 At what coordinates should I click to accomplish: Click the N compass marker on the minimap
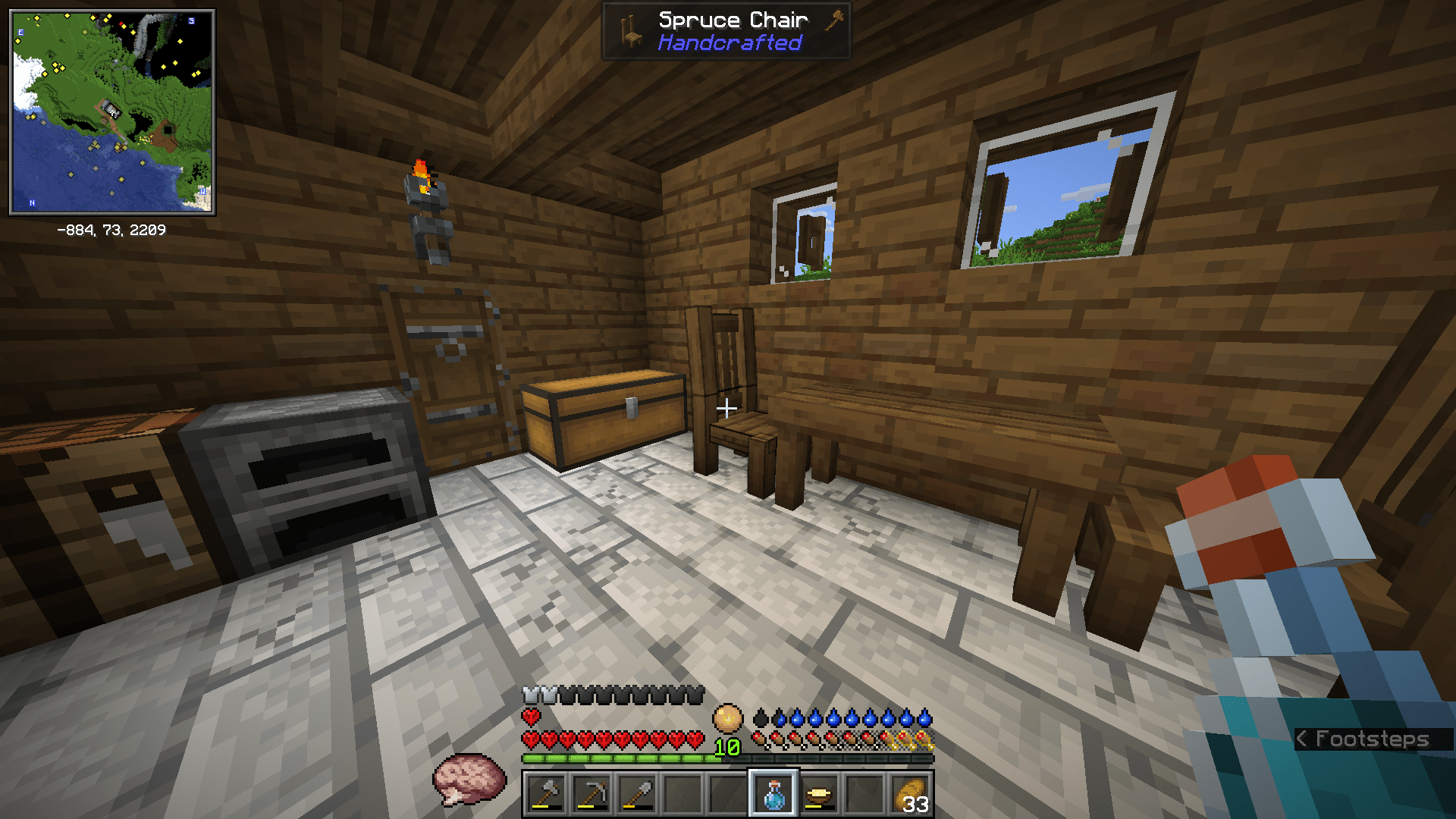32,203
